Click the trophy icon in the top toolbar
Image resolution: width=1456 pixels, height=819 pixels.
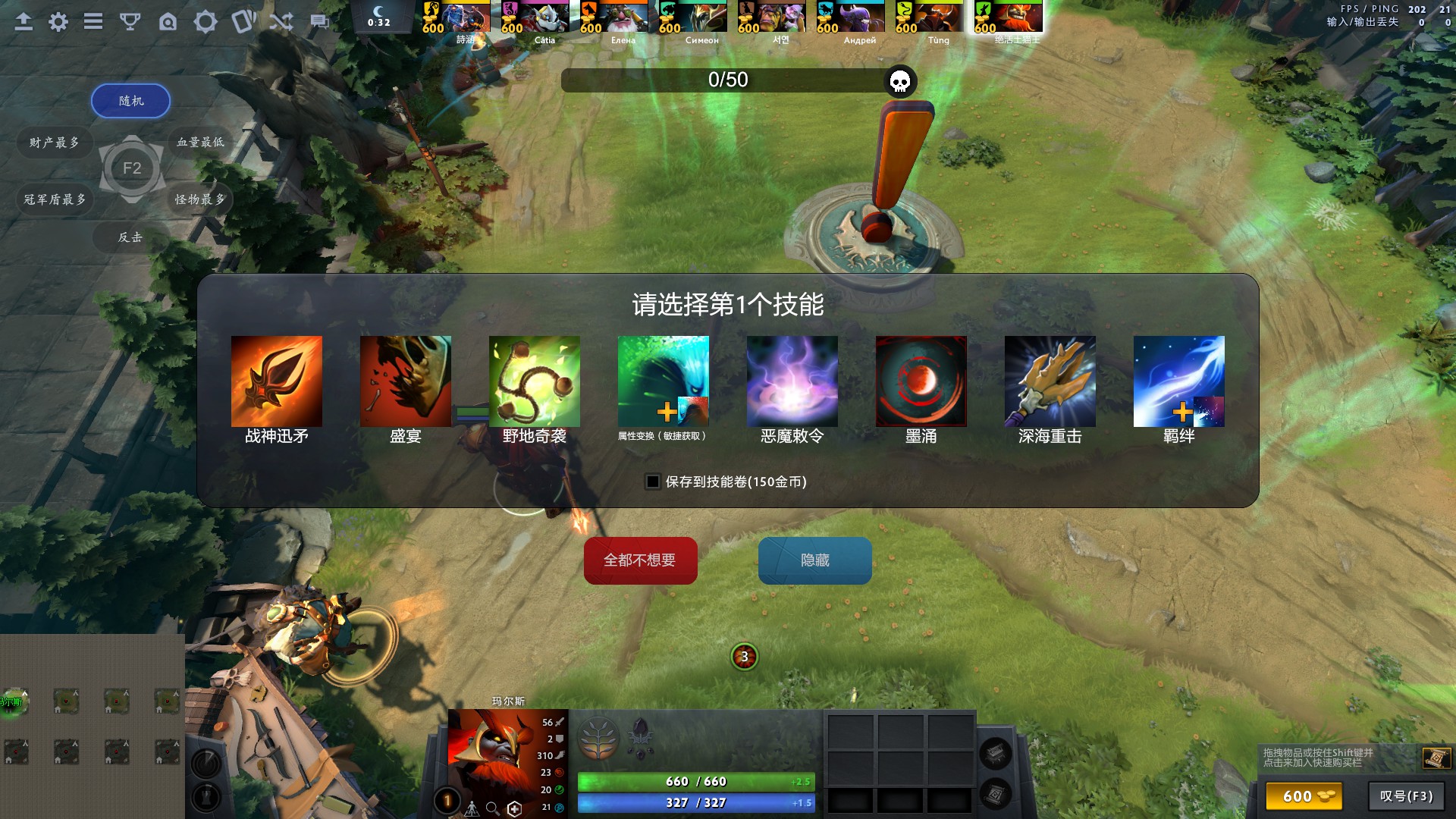pos(130,21)
